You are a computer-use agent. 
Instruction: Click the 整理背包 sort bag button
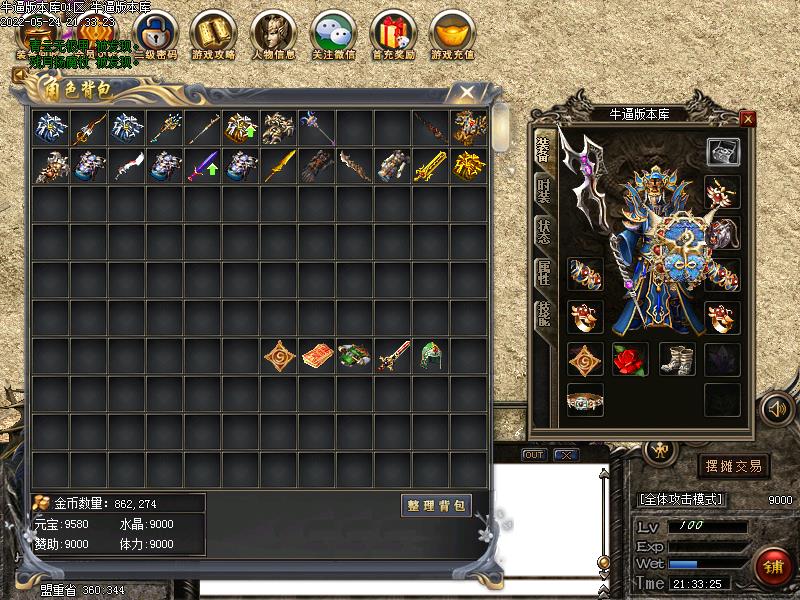437,506
